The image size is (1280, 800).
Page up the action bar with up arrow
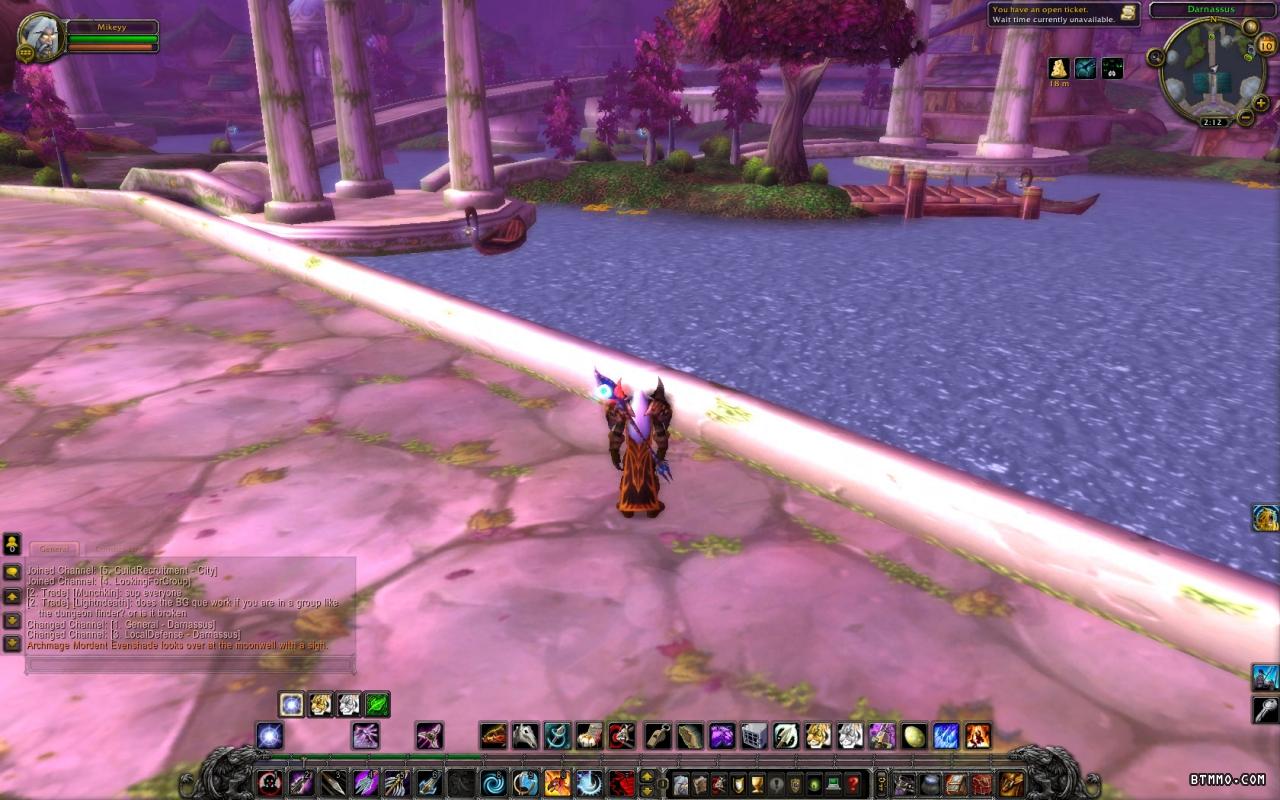click(x=646, y=776)
